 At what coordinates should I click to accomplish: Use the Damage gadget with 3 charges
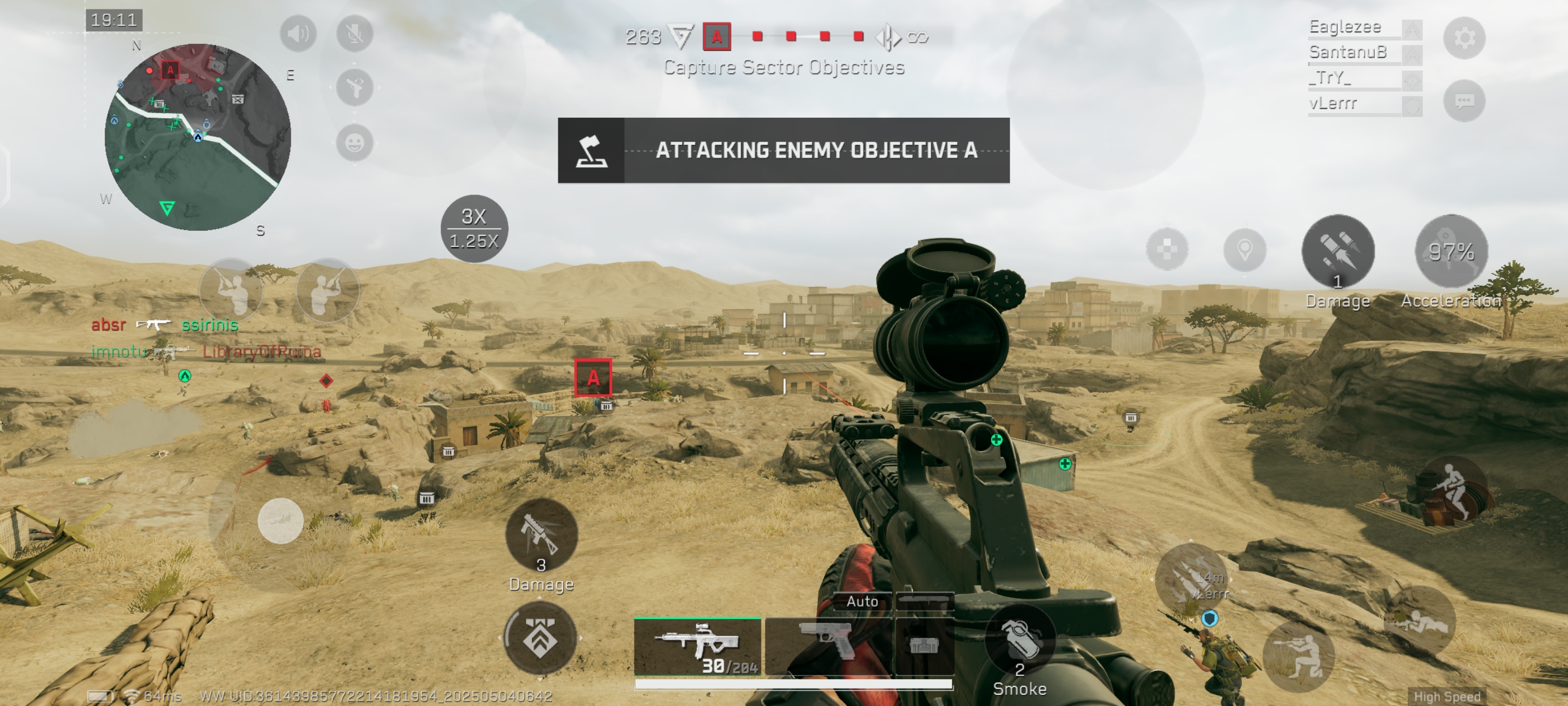coord(541,536)
